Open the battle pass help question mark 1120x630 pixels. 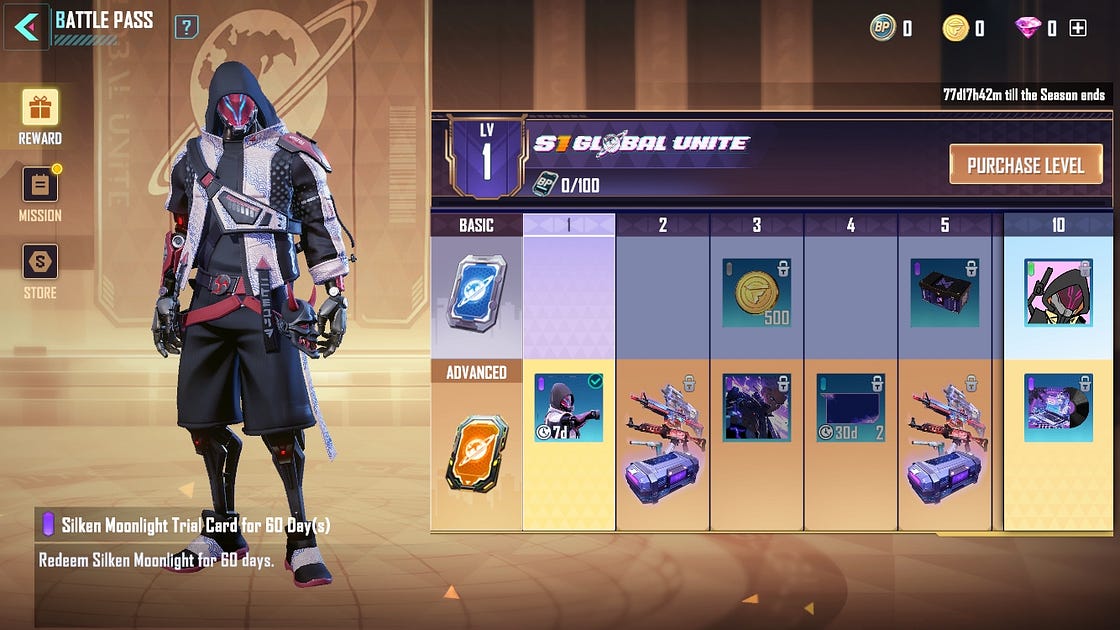186,27
